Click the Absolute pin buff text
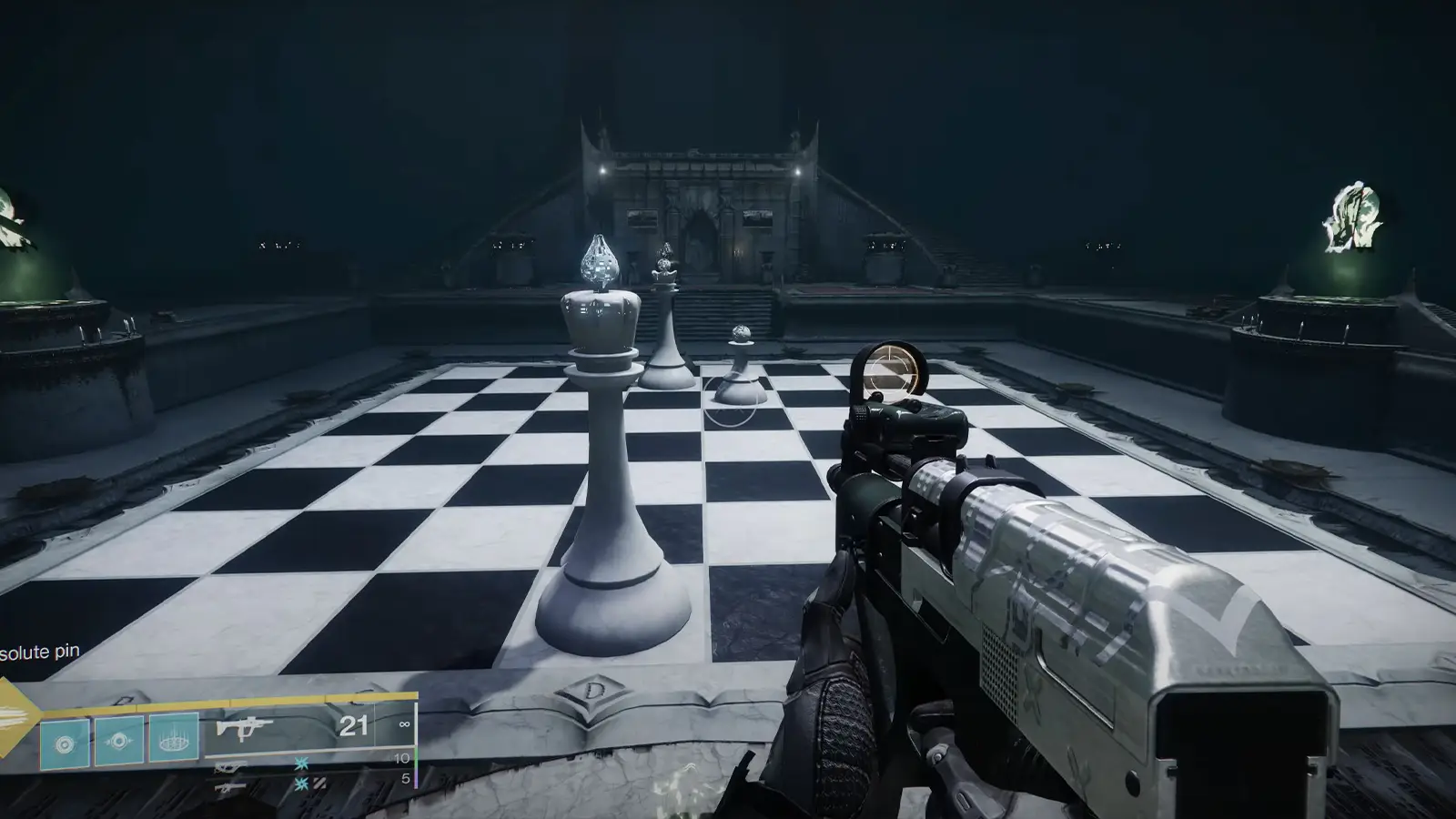The height and width of the screenshot is (819, 1456). (x=38, y=652)
